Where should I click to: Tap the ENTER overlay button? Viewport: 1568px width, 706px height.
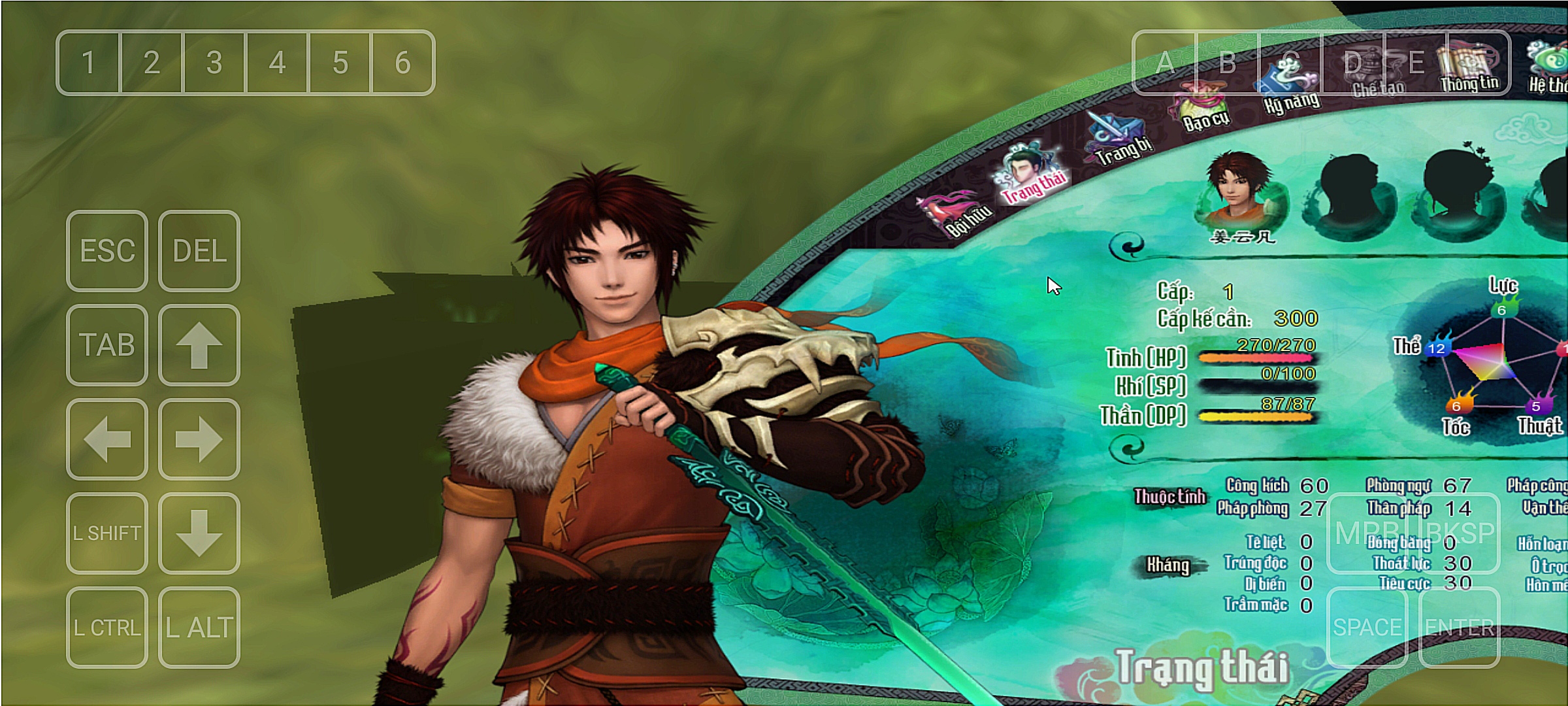coord(1460,628)
